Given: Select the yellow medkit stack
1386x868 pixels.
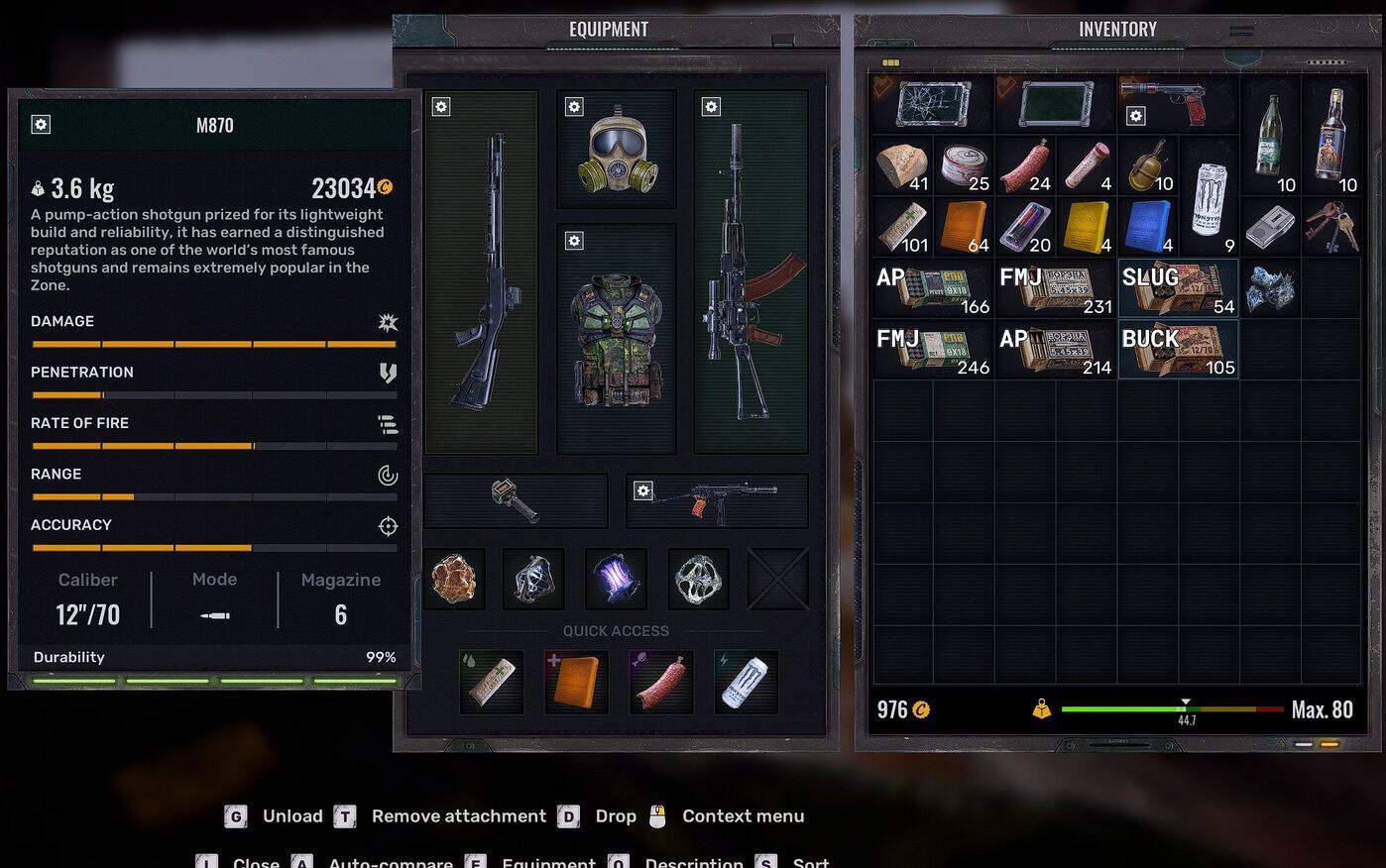Looking at the screenshot, I should pos(1086,227).
